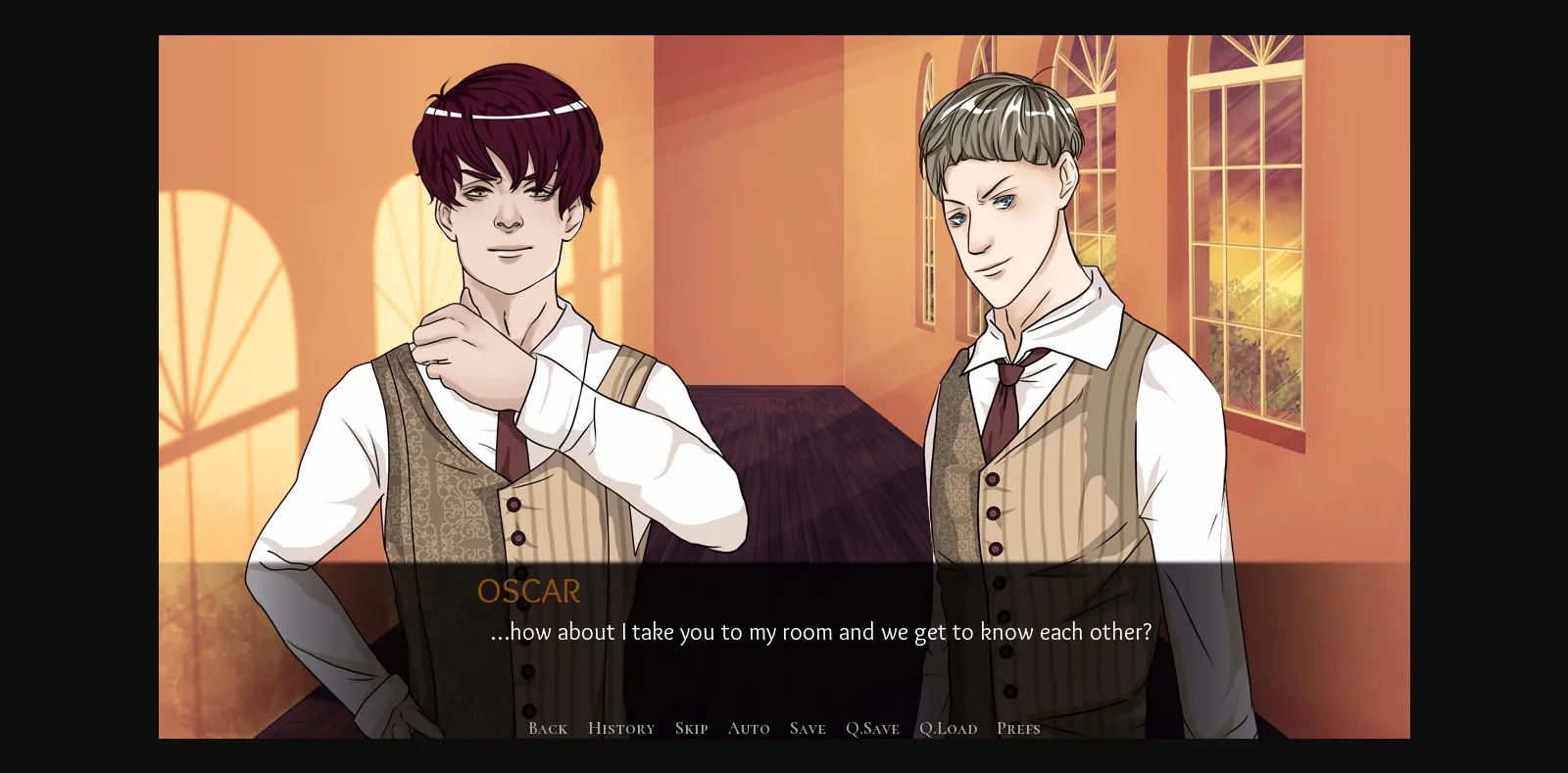Image resolution: width=1568 pixels, height=773 pixels.
Task: Click Oscar's name label above the dialogue
Action: [529, 591]
